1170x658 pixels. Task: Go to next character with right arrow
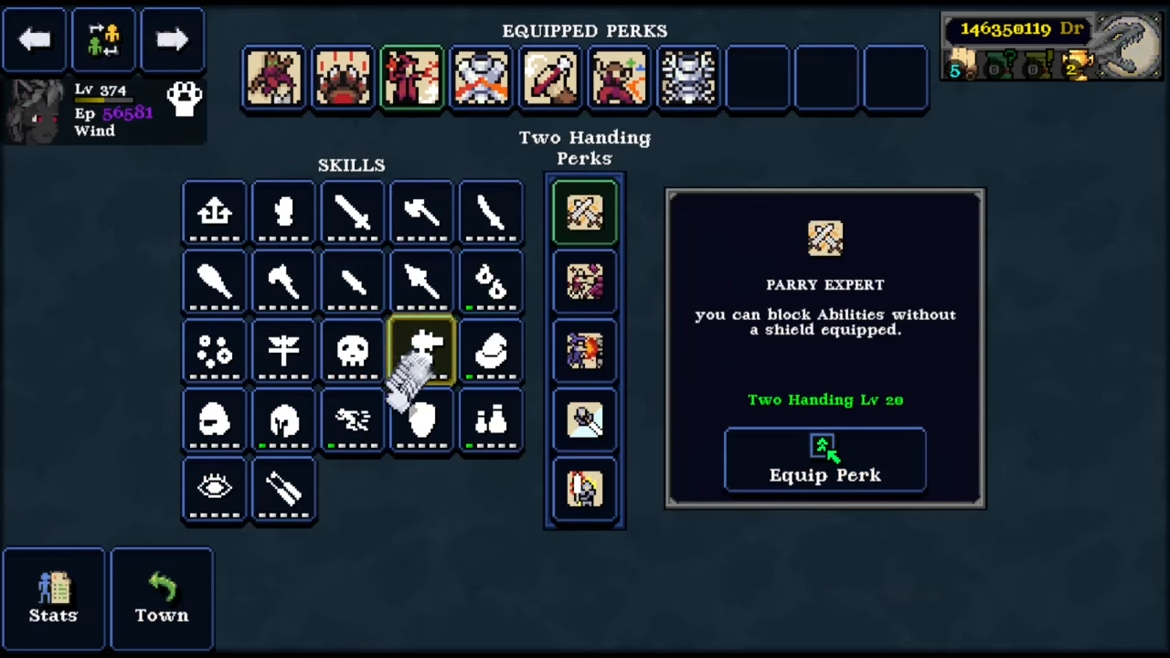172,40
